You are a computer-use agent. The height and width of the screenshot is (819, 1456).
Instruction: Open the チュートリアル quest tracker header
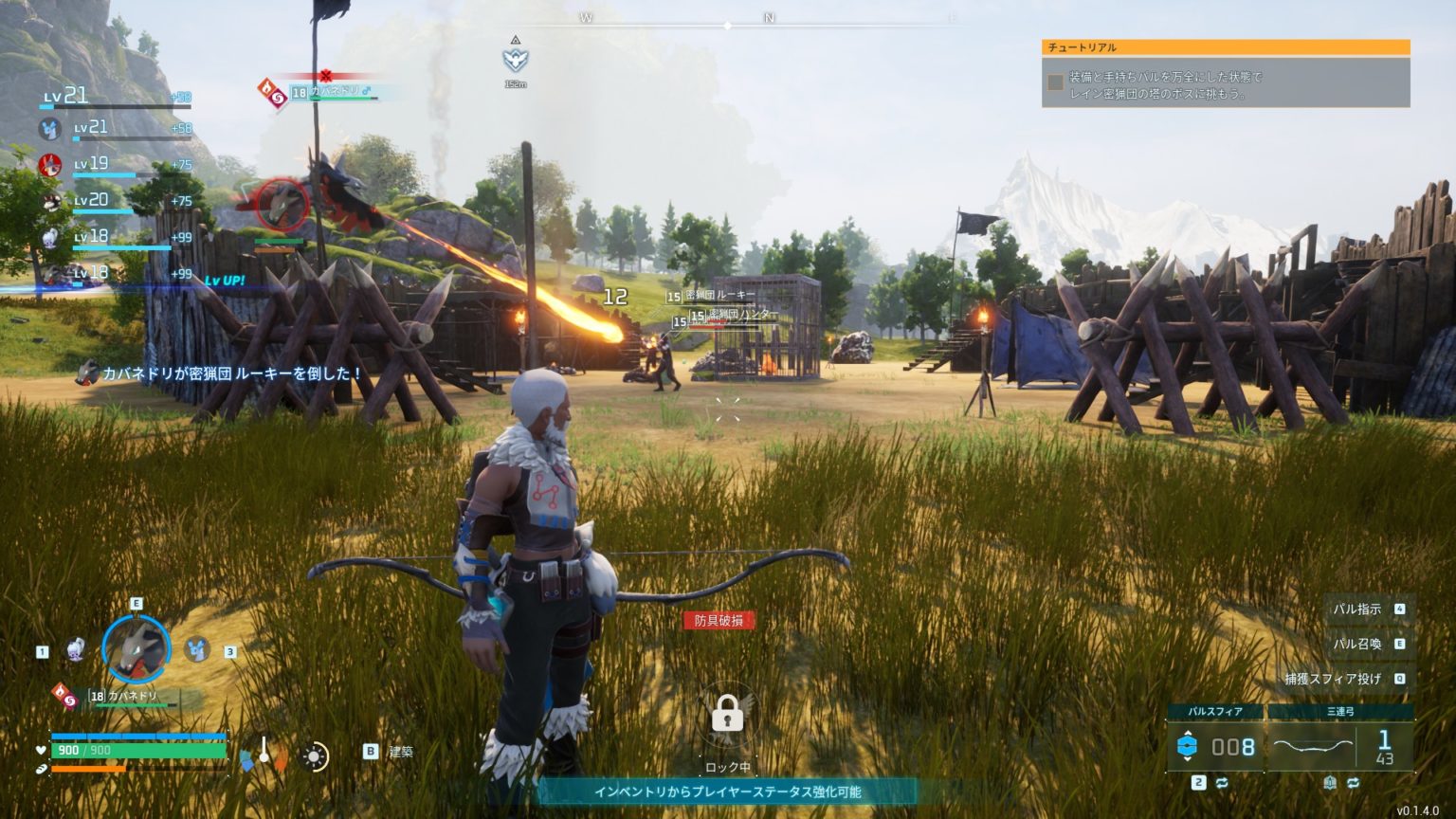point(1226,47)
